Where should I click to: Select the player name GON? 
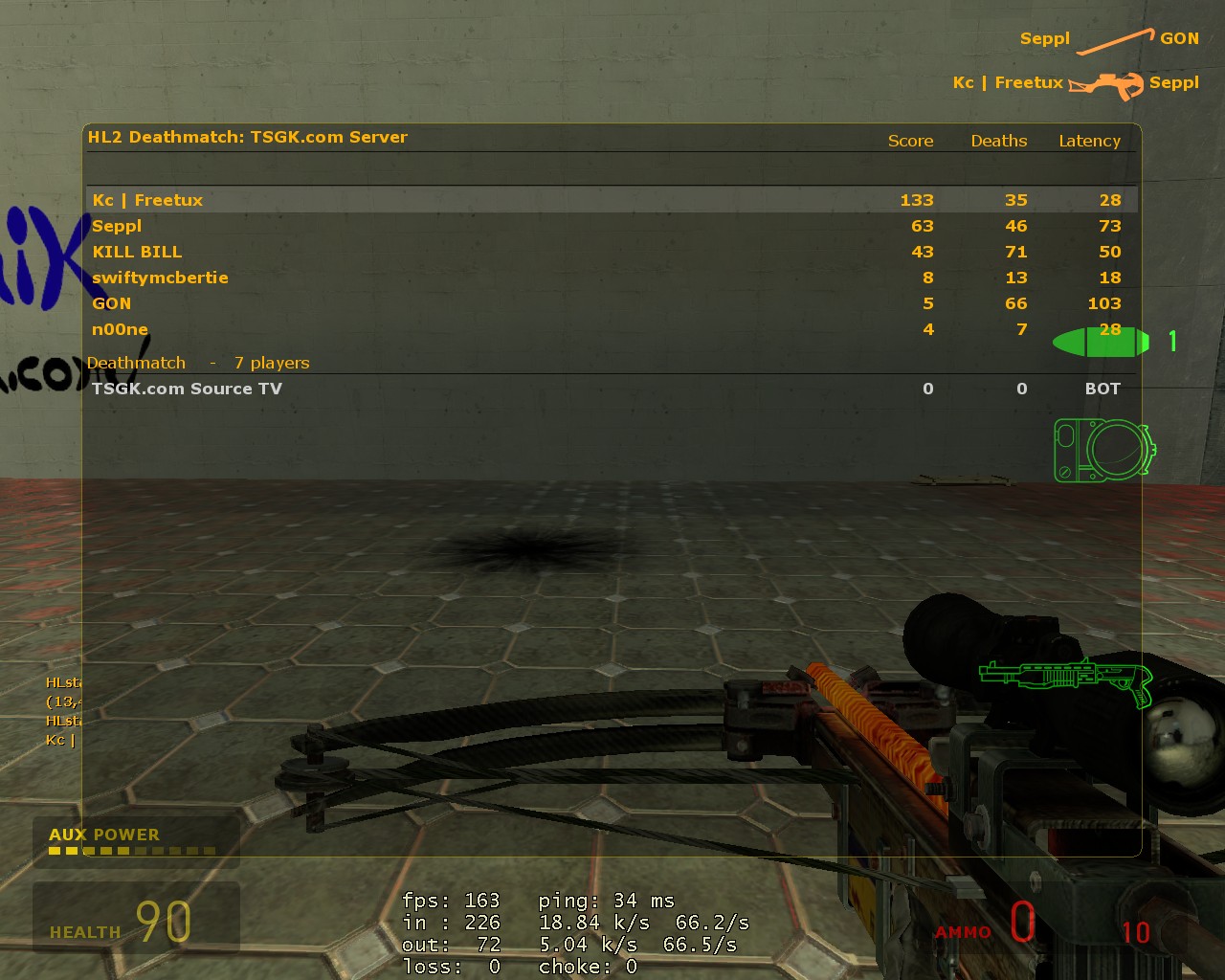pyautogui.click(x=112, y=303)
